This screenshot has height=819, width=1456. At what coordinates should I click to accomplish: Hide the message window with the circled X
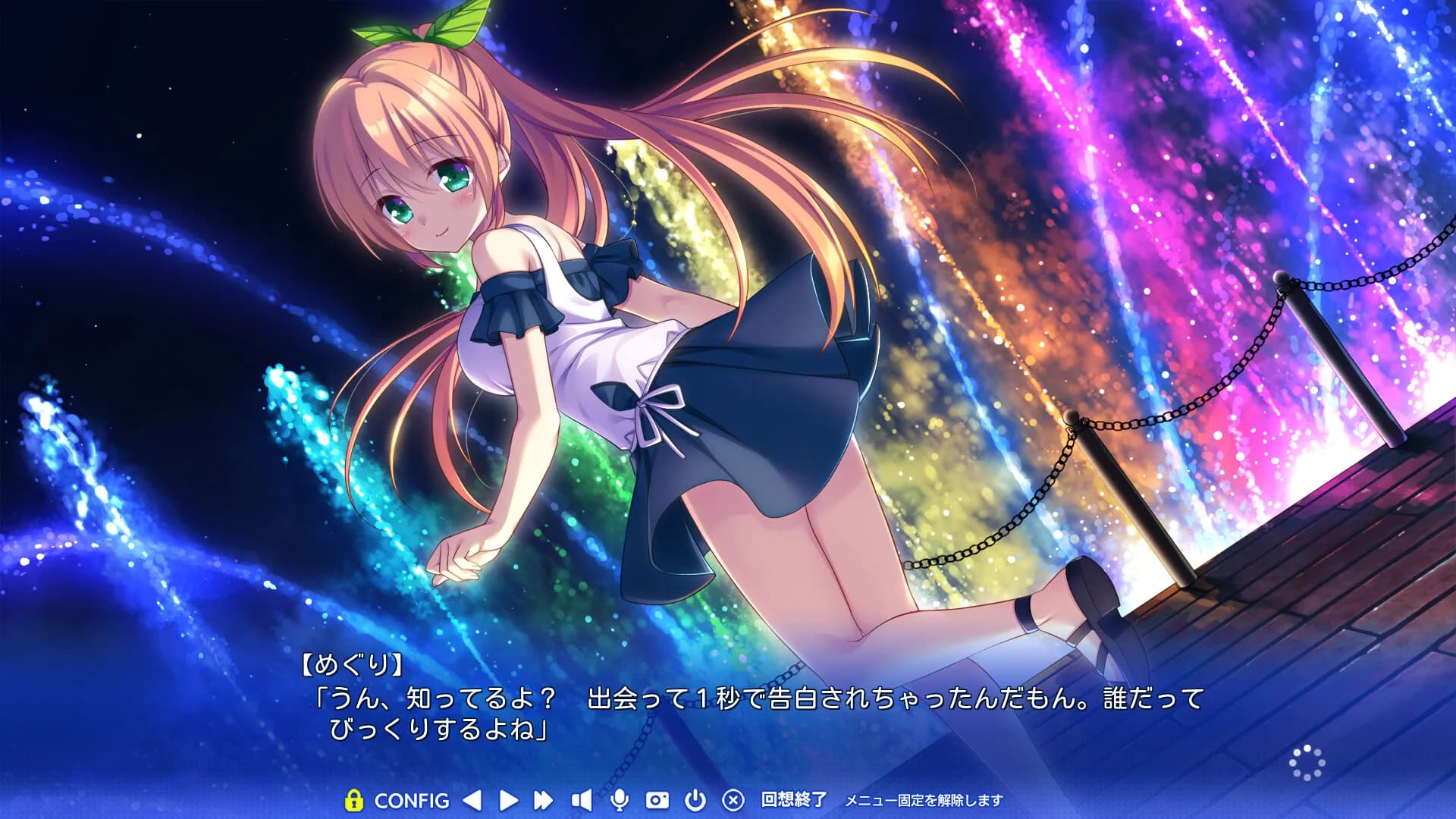(x=733, y=800)
